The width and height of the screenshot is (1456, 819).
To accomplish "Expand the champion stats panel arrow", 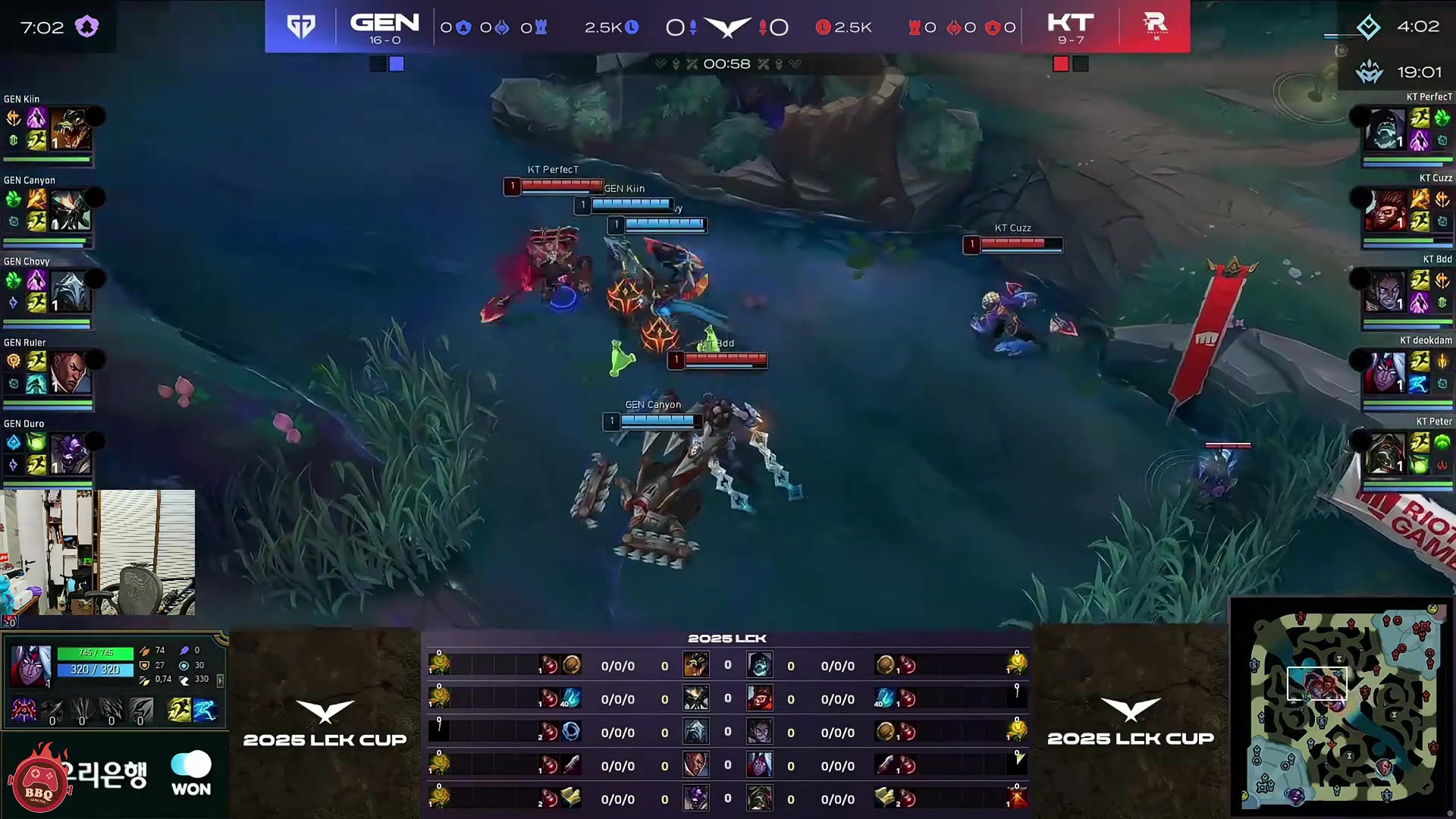I will [220, 681].
